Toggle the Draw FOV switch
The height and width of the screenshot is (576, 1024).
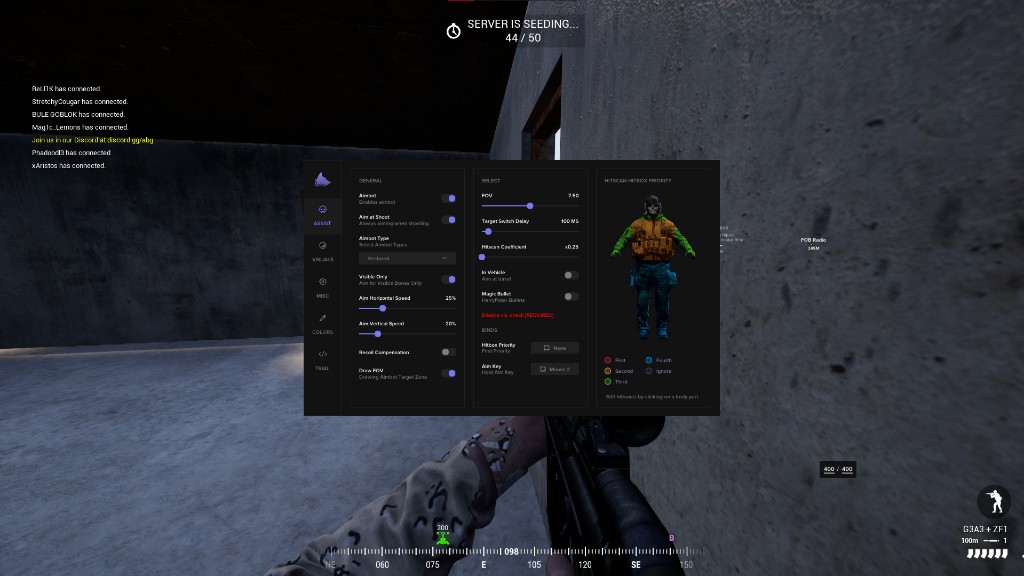(448, 372)
